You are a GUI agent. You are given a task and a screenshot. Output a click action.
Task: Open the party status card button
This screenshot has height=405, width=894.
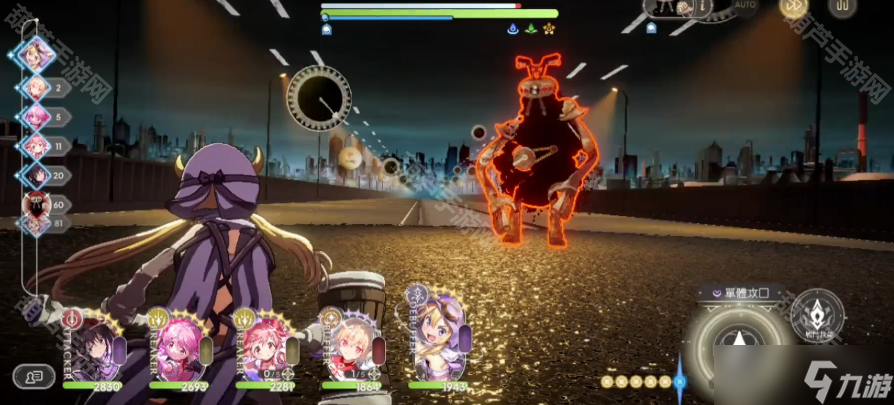coord(34,377)
